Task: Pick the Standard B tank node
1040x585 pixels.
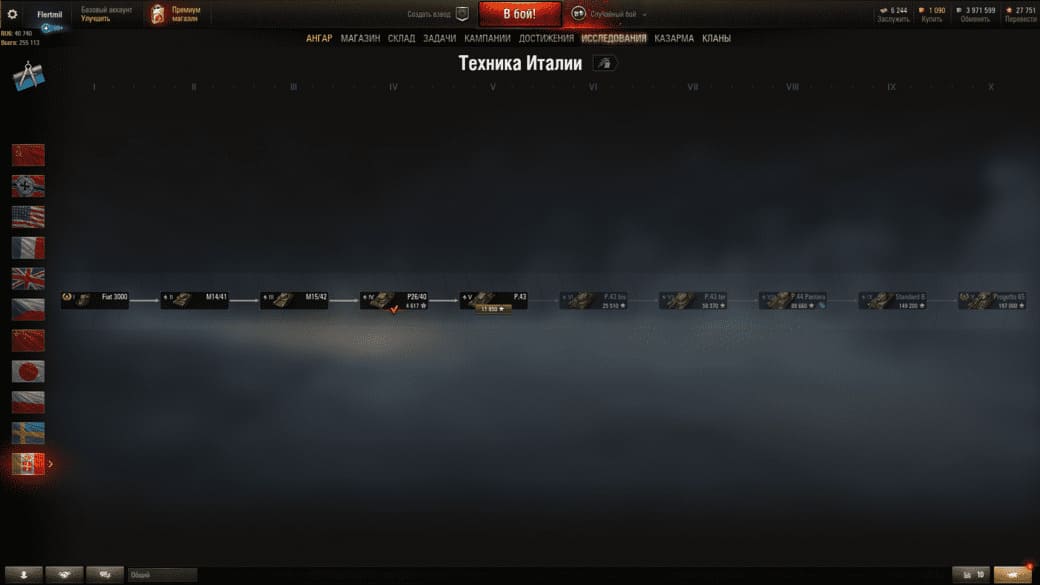Action: pos(893,299)
